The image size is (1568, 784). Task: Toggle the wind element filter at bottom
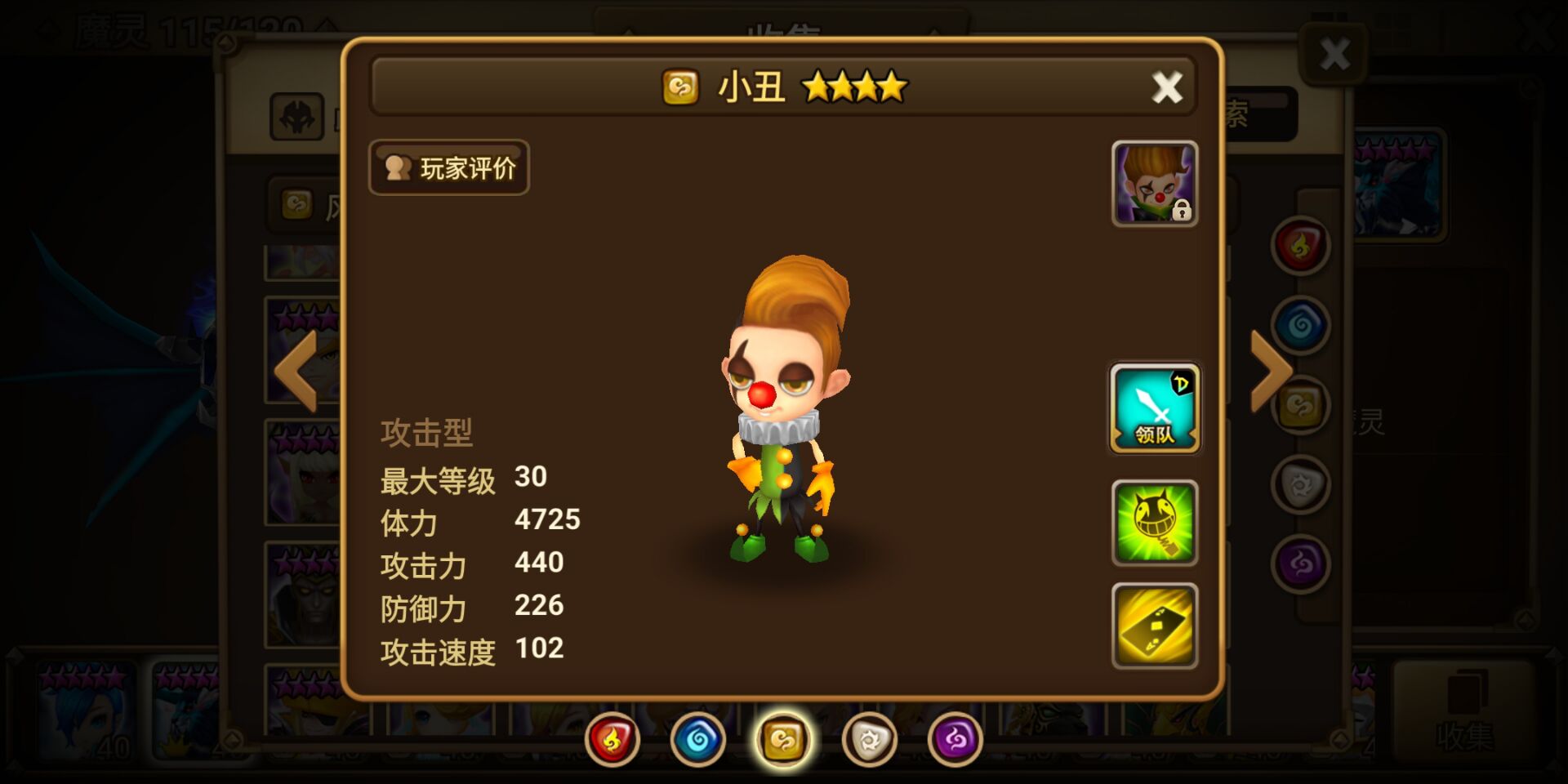[783, 737]
